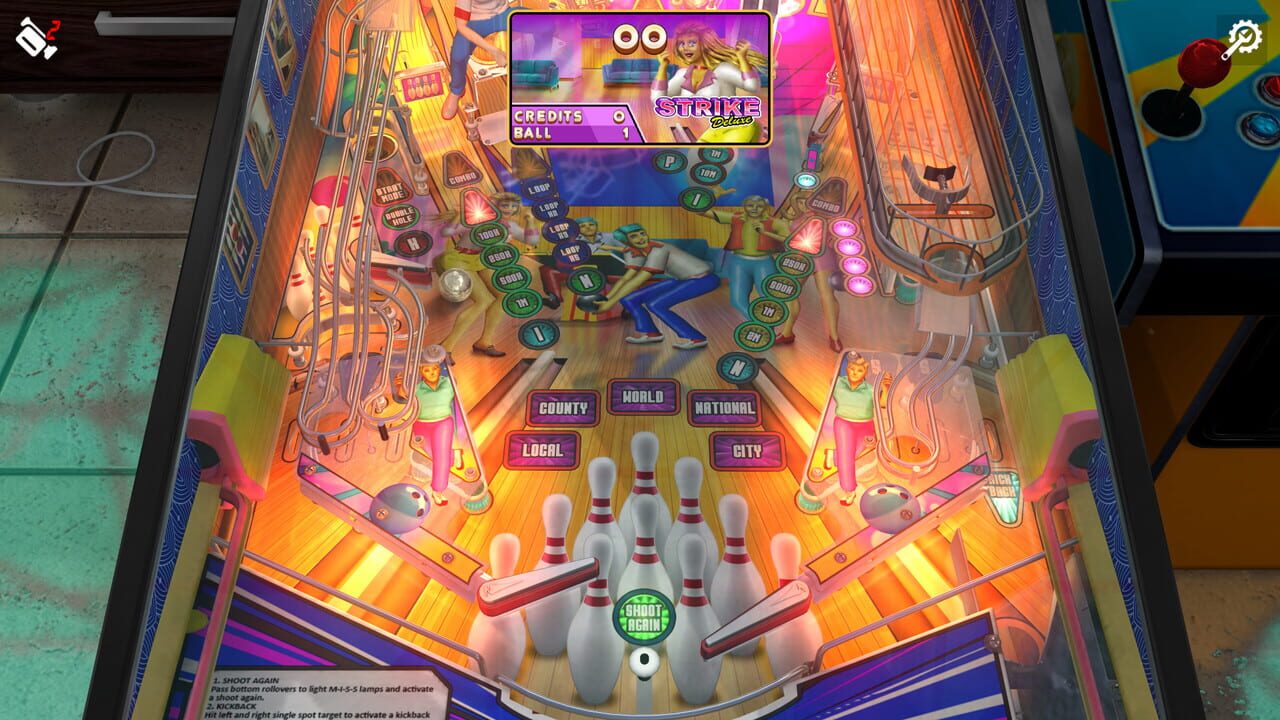
Task: Click the P bonus lamp
Action: (x=670, y=160)
